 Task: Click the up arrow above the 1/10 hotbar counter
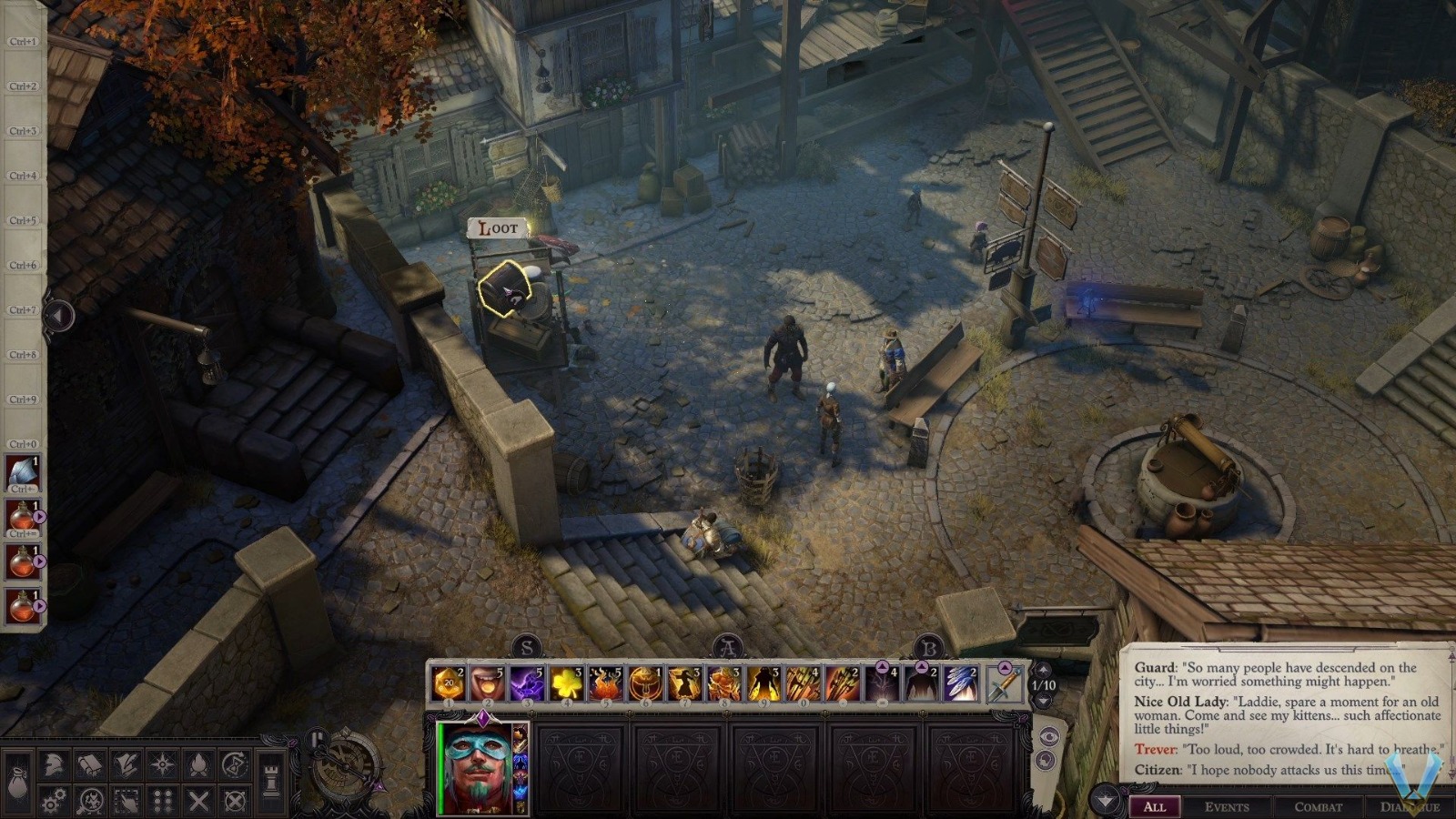click(x=1043, y=670)
